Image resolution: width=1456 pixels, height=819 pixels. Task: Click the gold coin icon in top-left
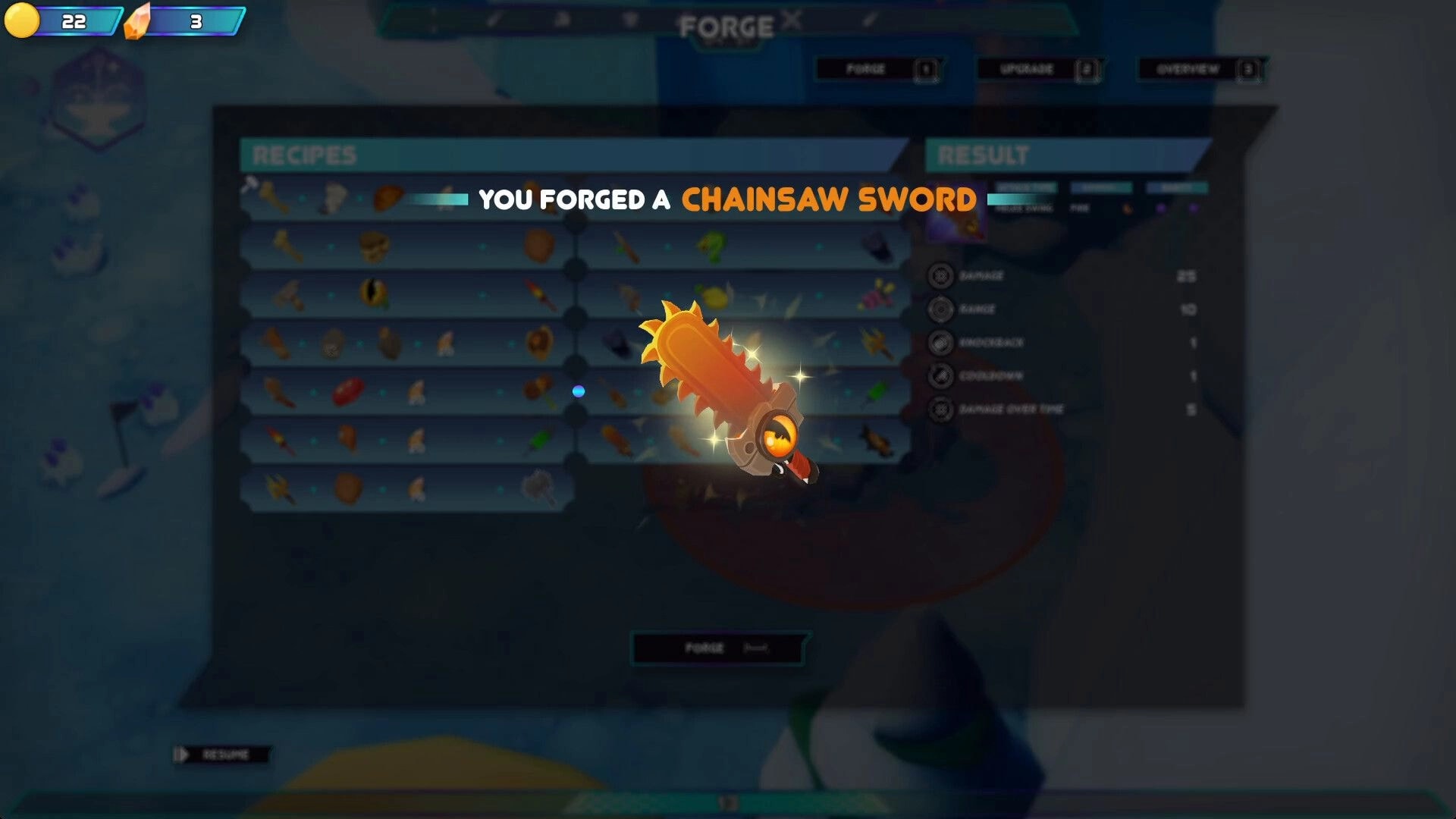click(23, 20)
